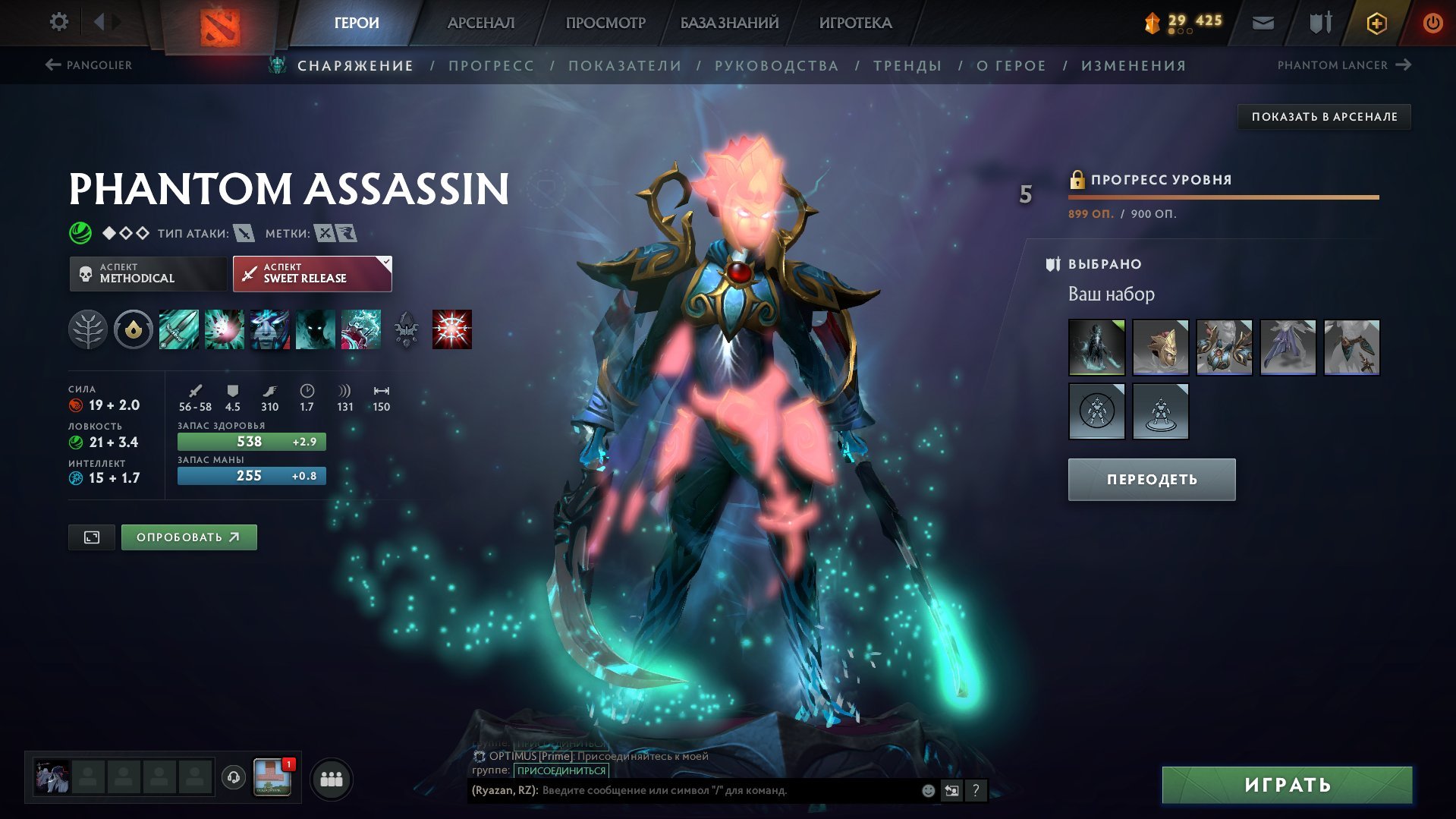Open the settings gear icon
This screenshot has height=819, width=1456.
point(58,22)
